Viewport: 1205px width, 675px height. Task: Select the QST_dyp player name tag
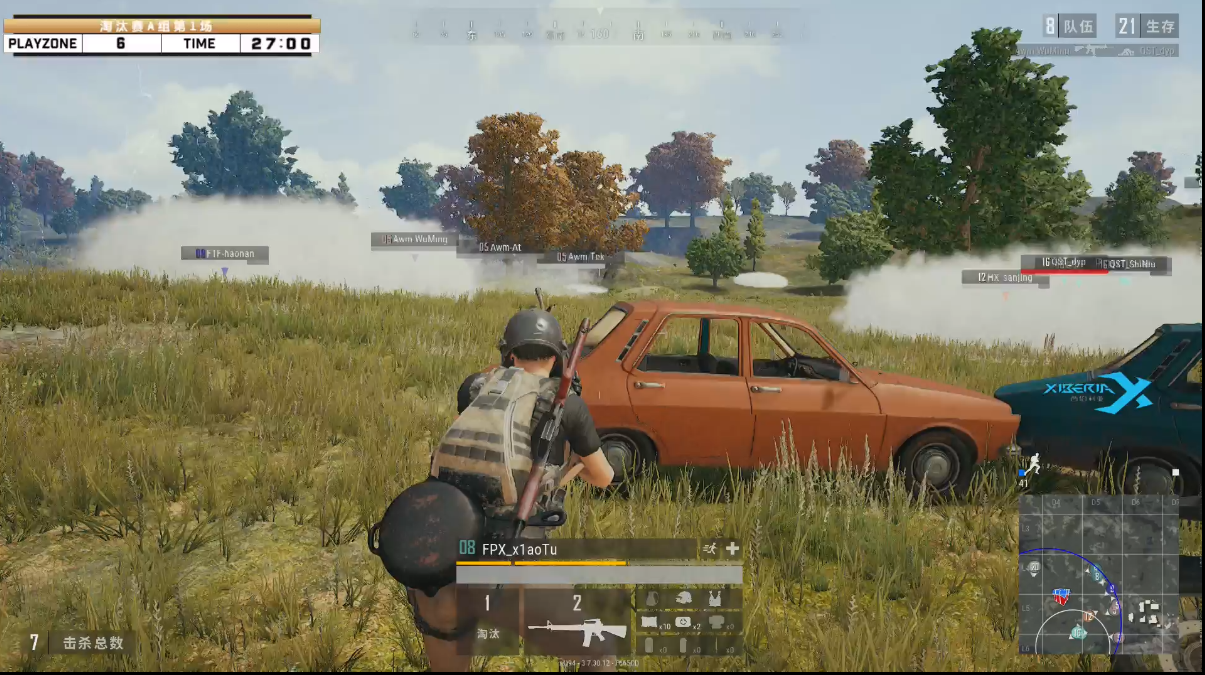click(x=1063, y=263)
